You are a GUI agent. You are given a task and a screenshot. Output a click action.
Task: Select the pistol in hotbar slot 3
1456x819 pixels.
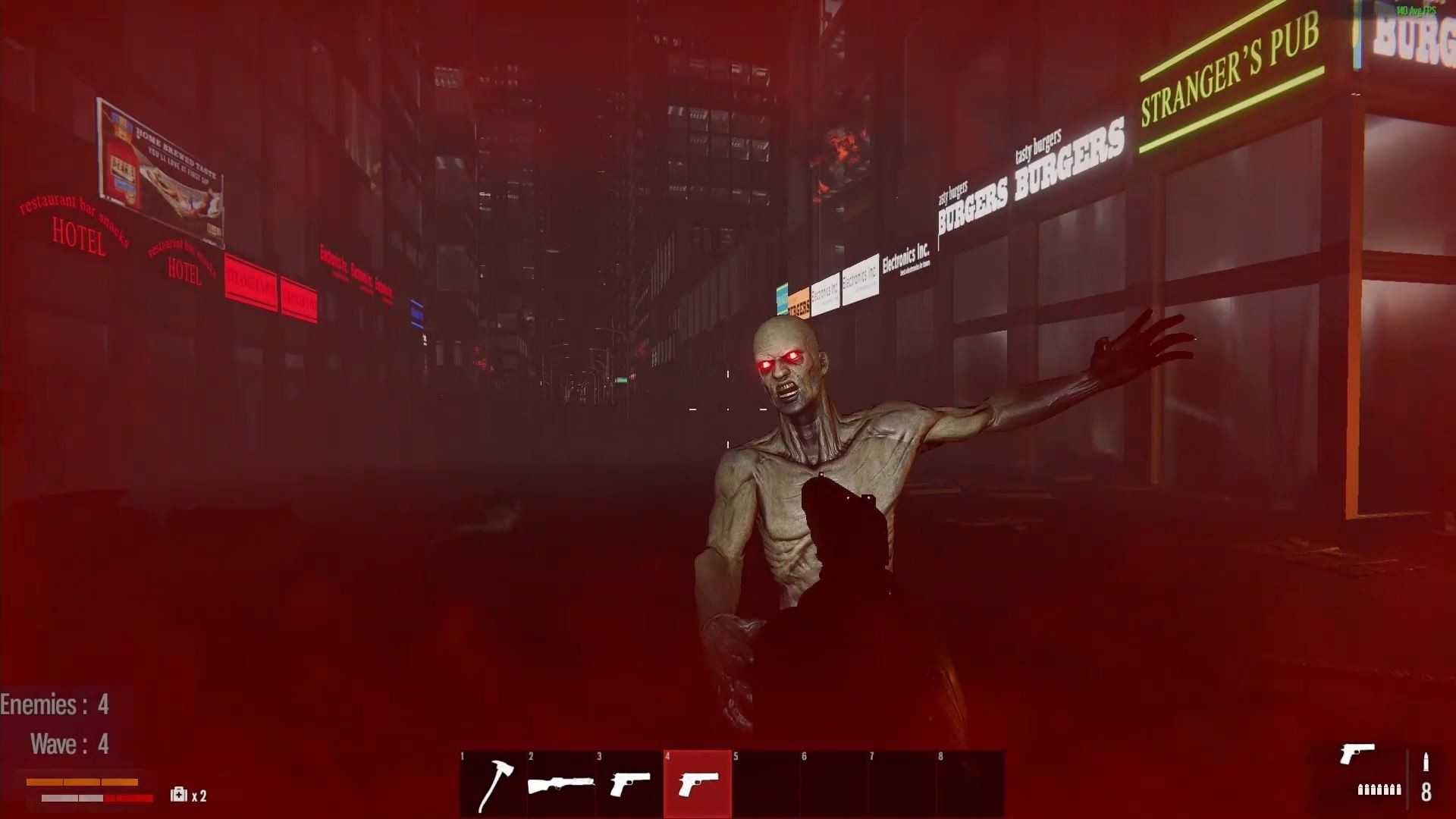628,785
